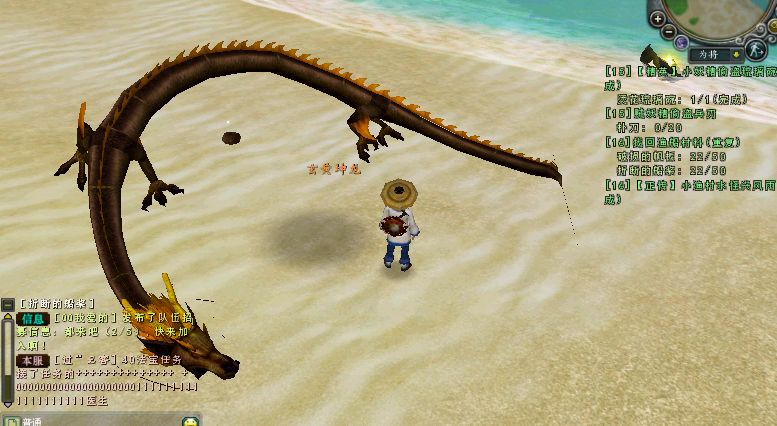The image size is (777, 426).
Task: Click the 信息 channel tag in chat
Action: [x=32, y=318]
